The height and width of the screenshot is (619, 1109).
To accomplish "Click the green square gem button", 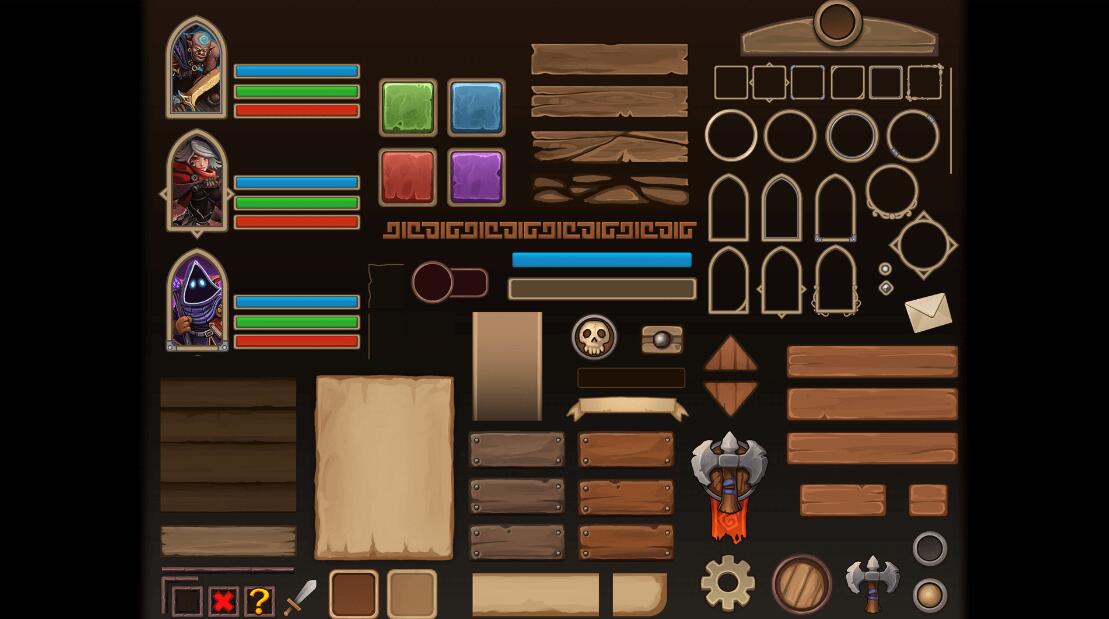I will point(408,107).
